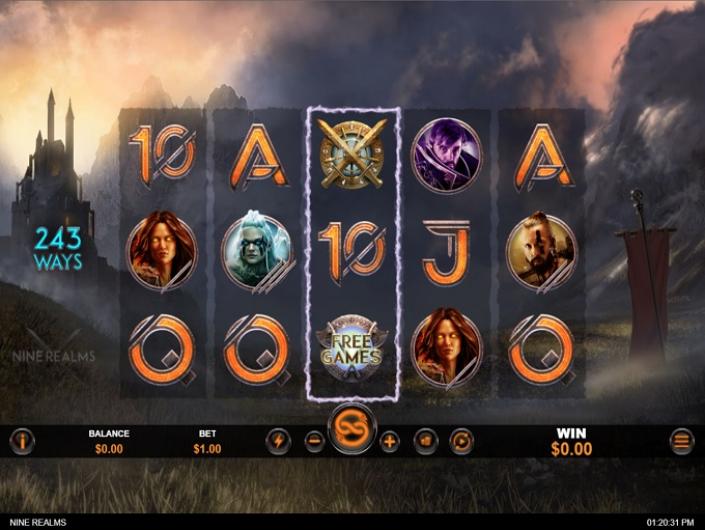Increase the bet with the plus button
The image size is (705, 530).
[389, 441]
